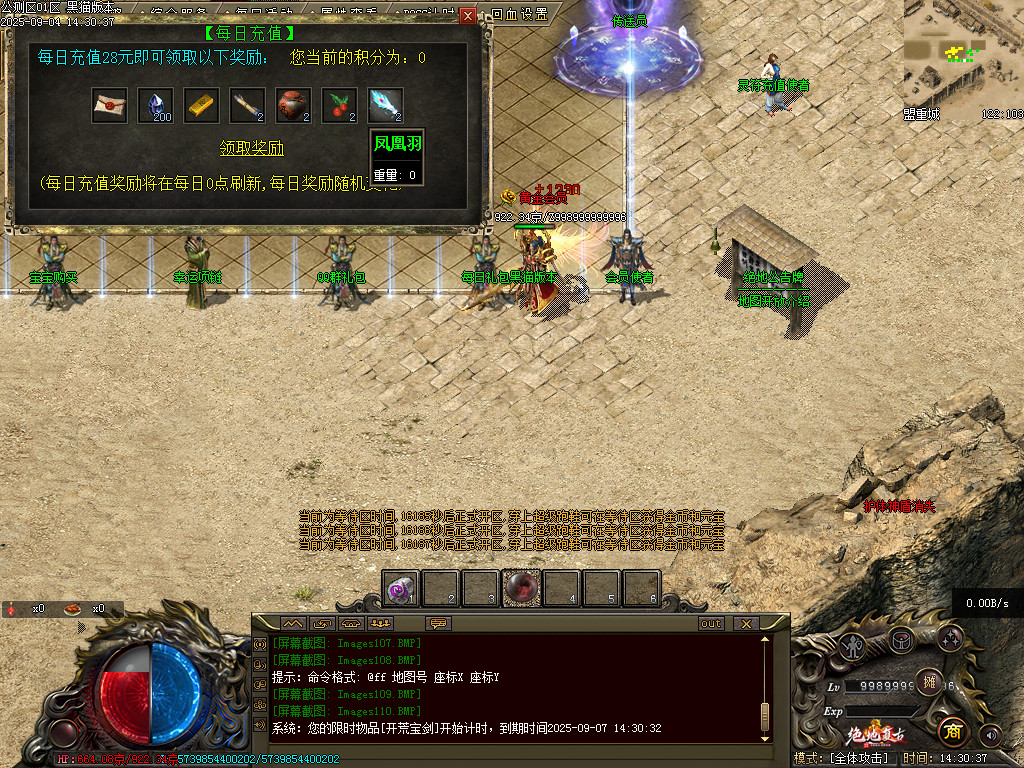
Task: Open the character figure icon panel
Action: click(853, 645)
